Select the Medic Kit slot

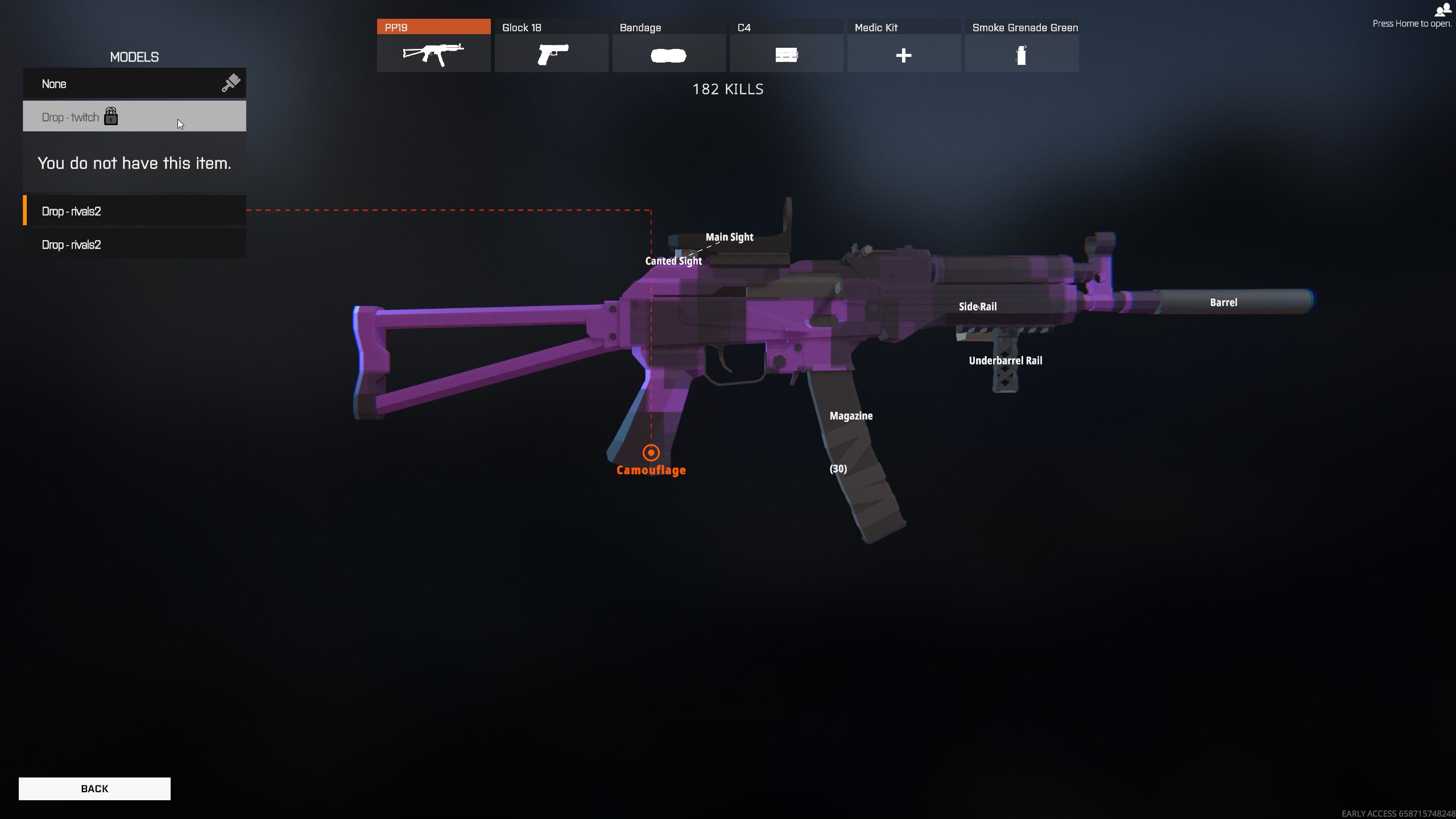click(x=904, y=45)
